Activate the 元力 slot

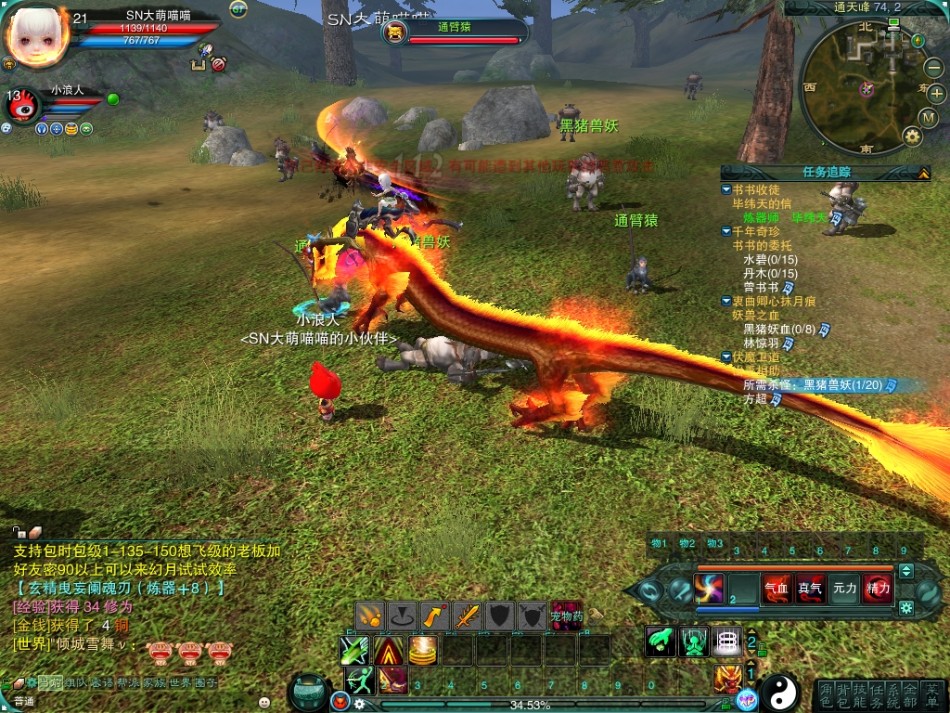point(845,589)
